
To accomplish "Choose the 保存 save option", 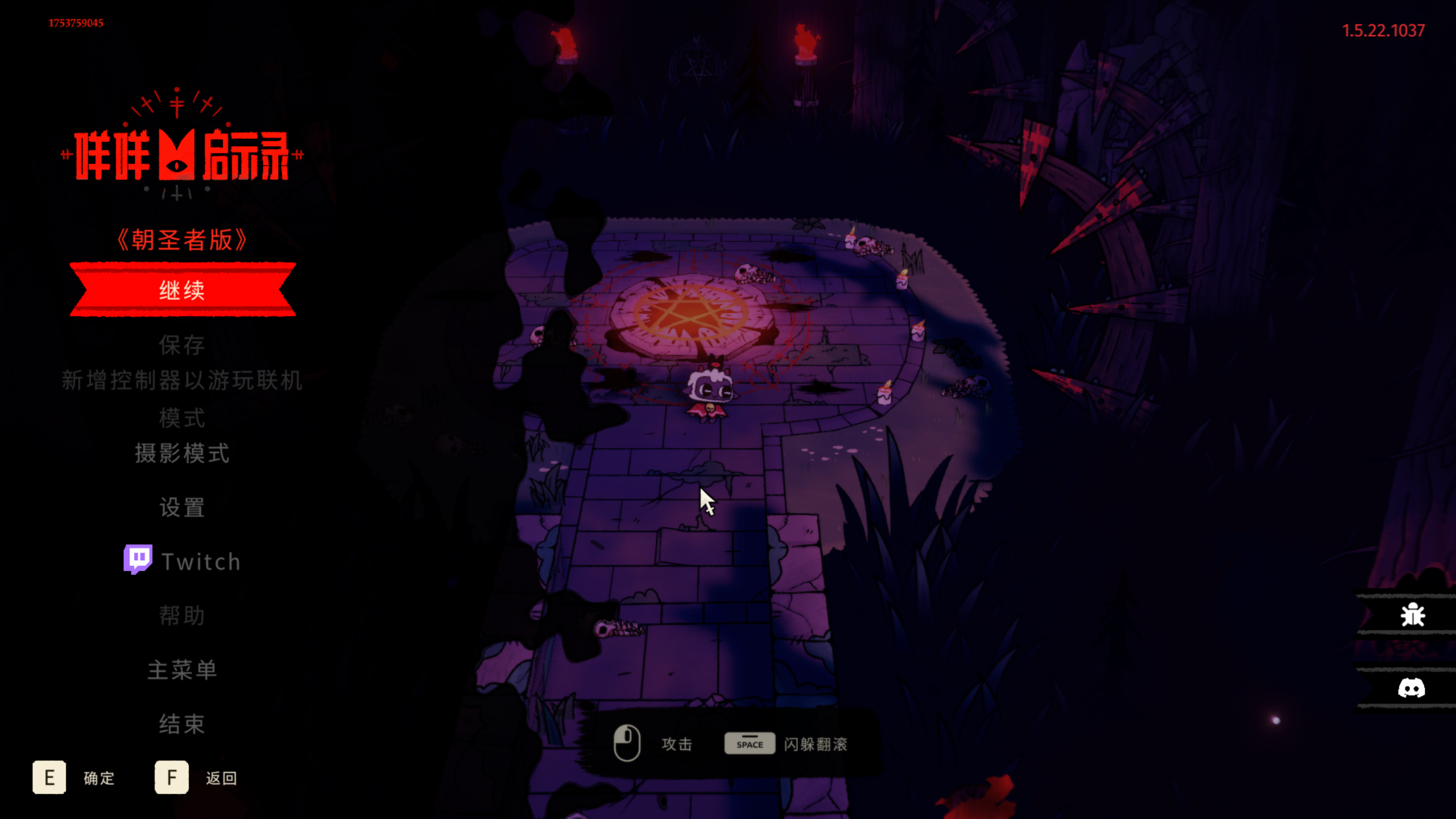I will coord(182,345).
